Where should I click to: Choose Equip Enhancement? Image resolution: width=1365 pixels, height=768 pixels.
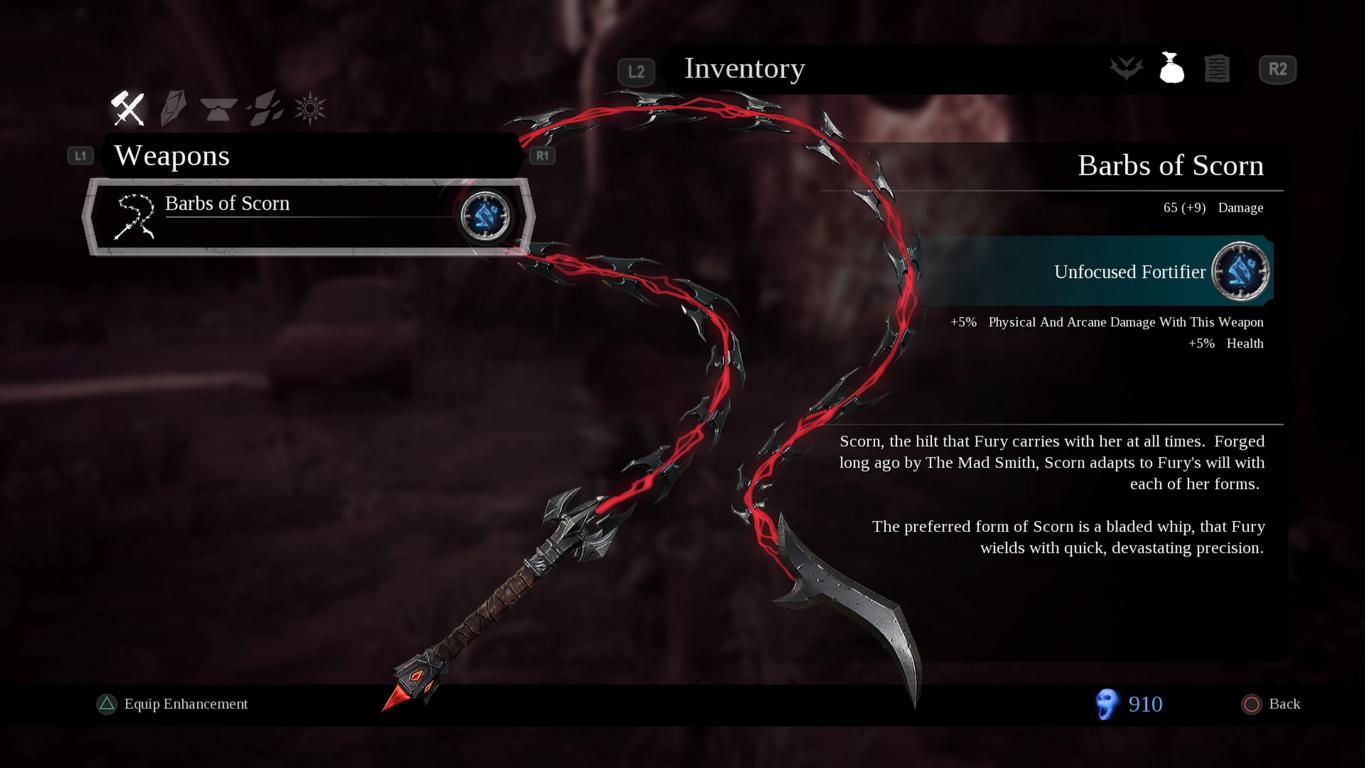pyautogui.click(x=173, y=704)
